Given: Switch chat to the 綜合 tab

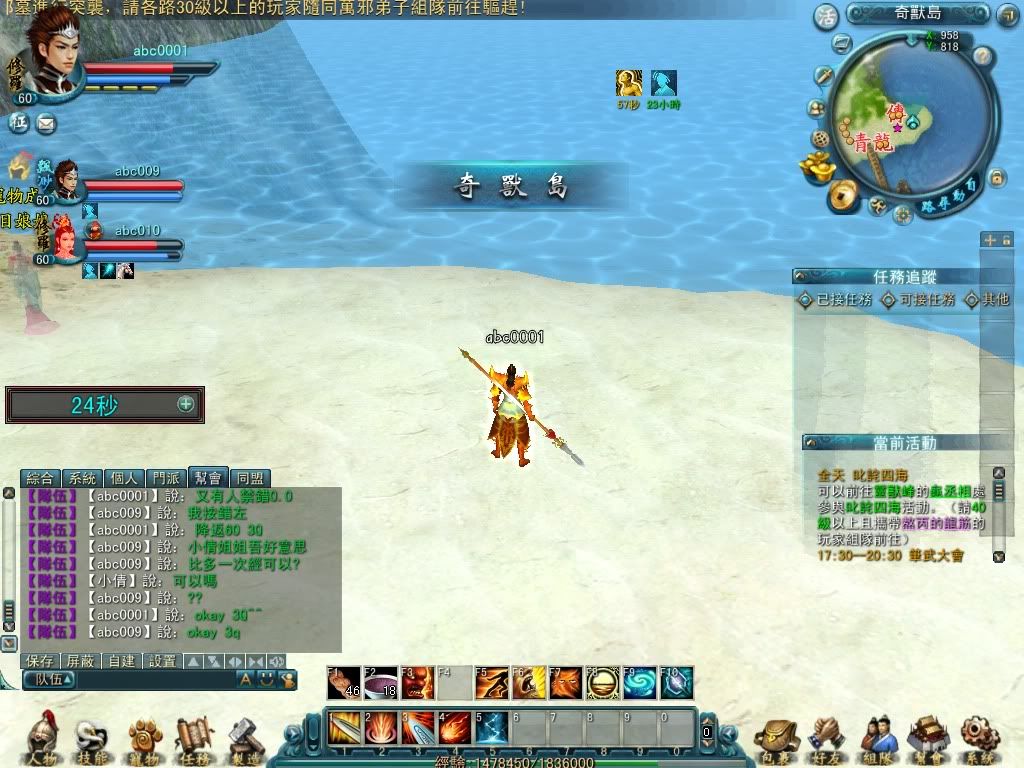Looking at the screenshot, I should (41, 479).
